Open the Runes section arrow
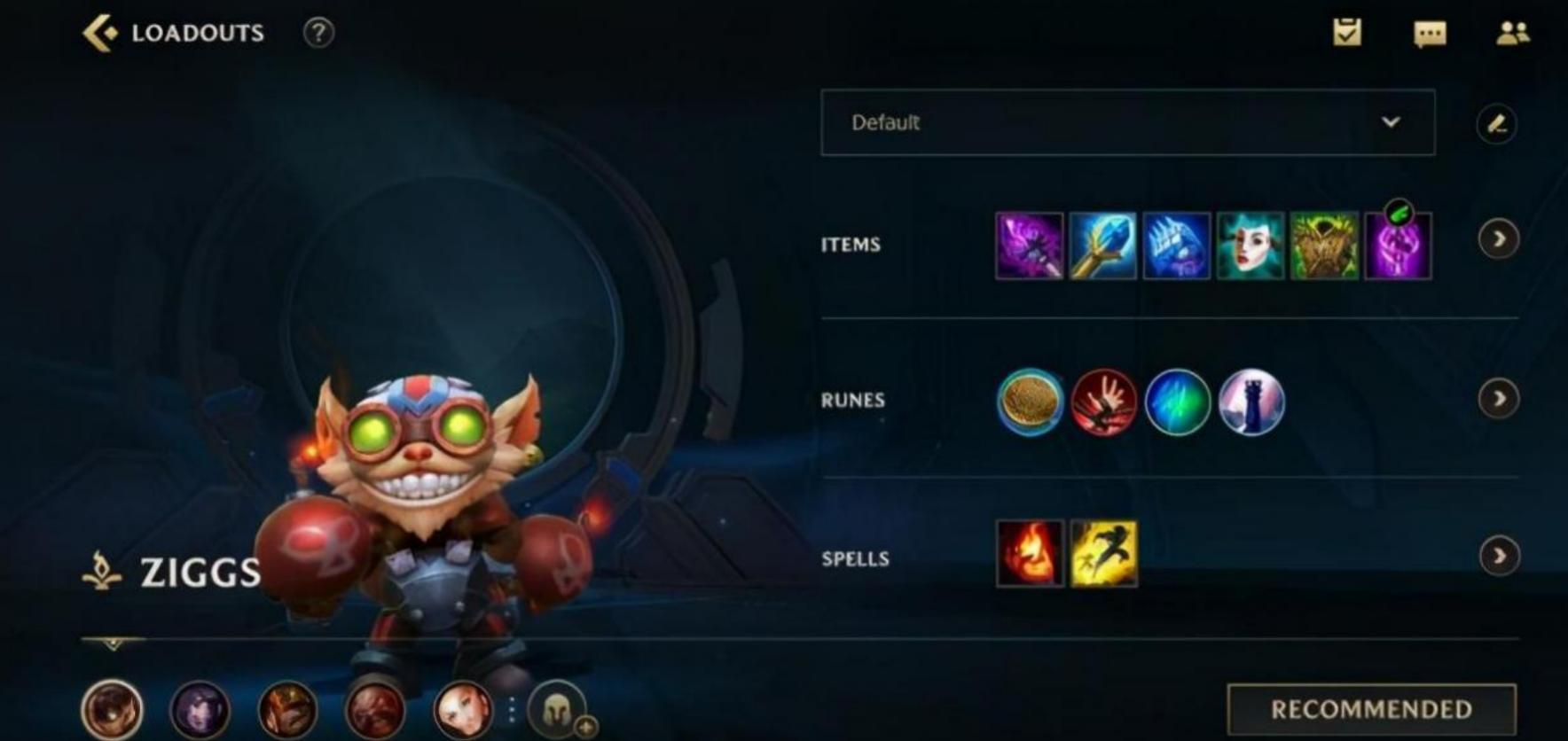This screenshot has width=1568, height=741. coord(1498,399)
